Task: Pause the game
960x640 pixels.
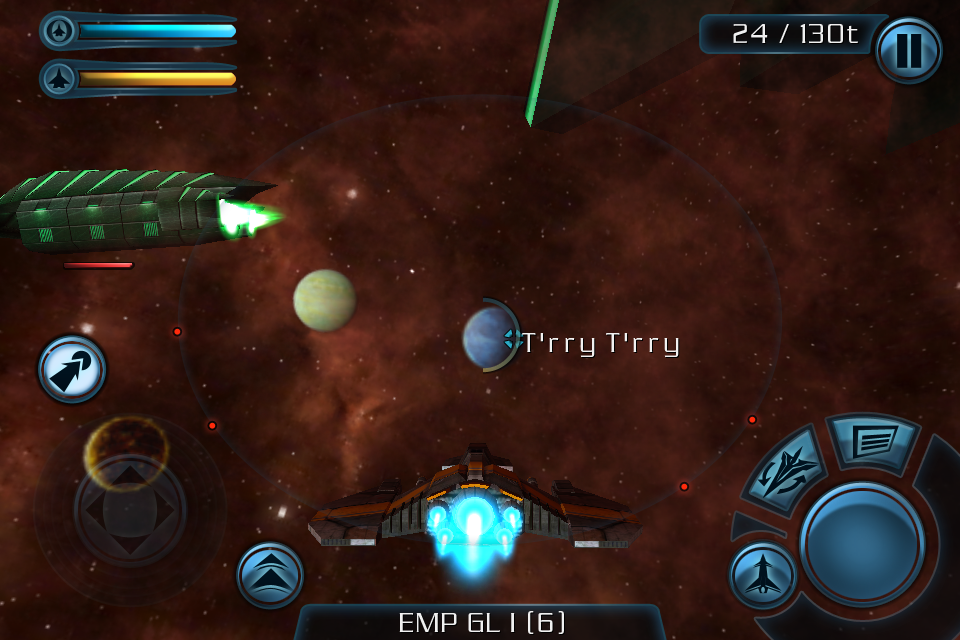Action: pyautogui.click(x=908, y=50)
